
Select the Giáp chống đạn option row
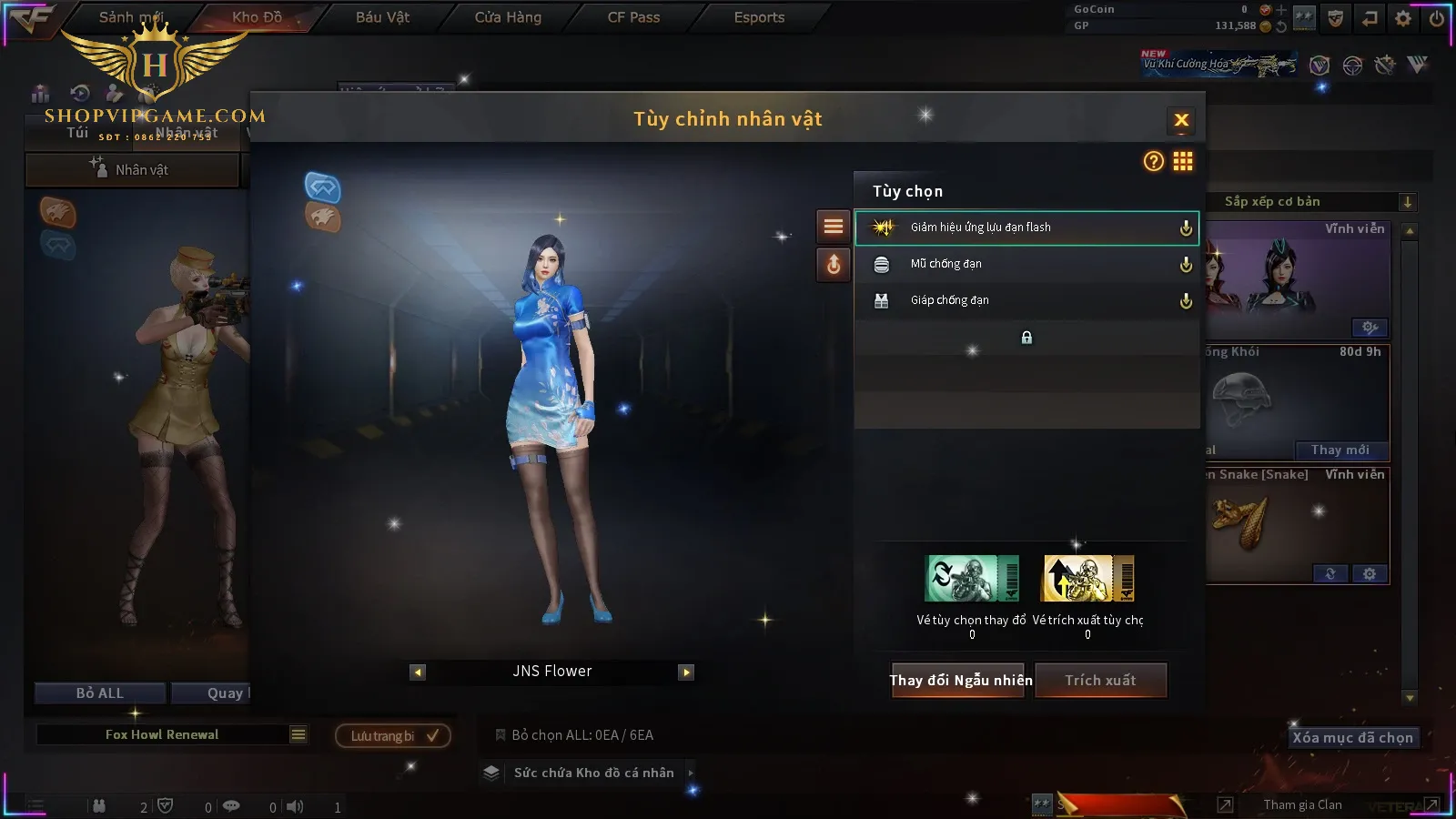click(1026, 300)
